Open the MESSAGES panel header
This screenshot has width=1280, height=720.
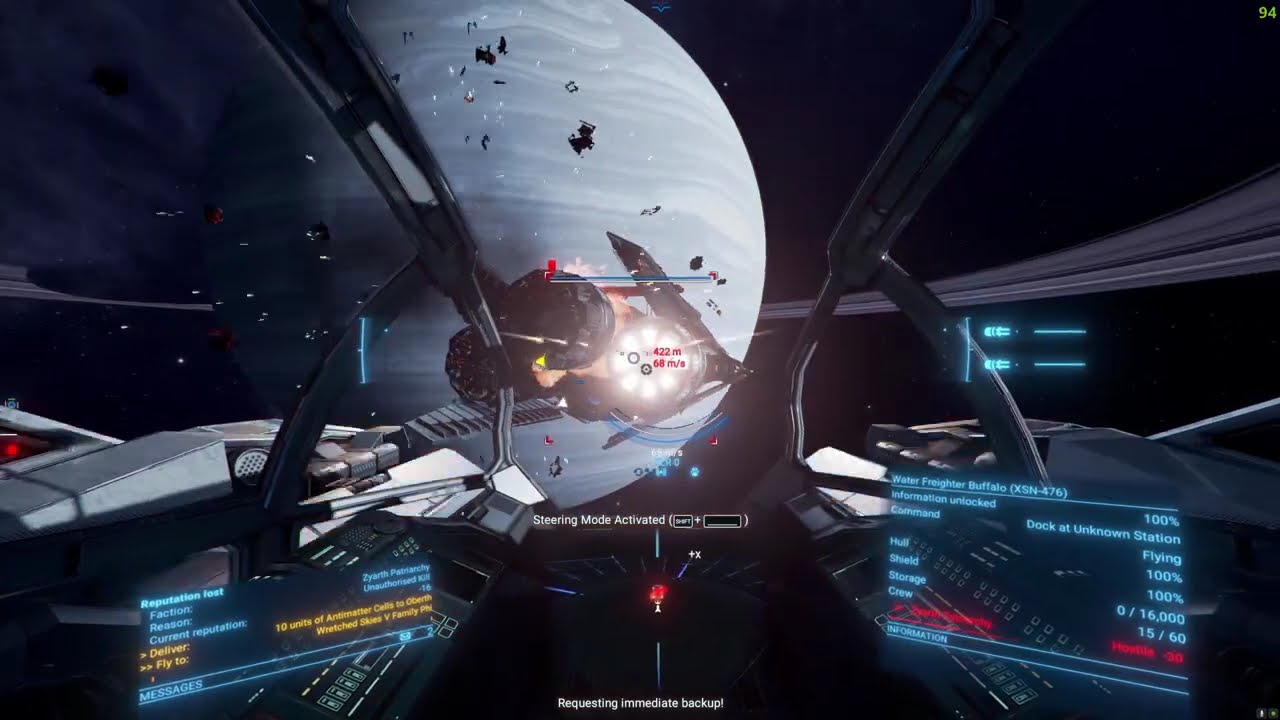(x=171, y=687)
